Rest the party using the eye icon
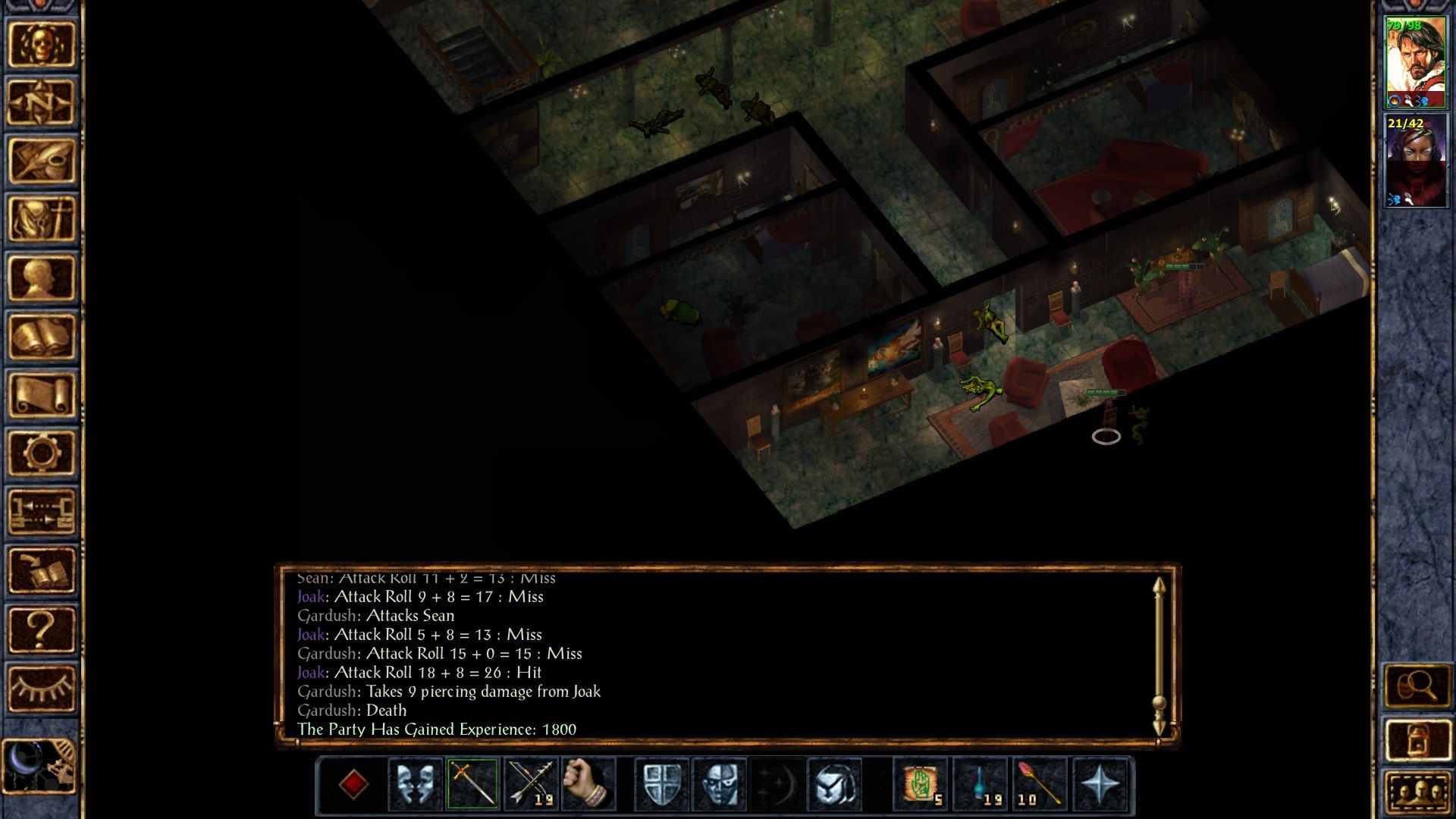The height and width of the screenshot is (819, 1456). click(x=42, y=686)
